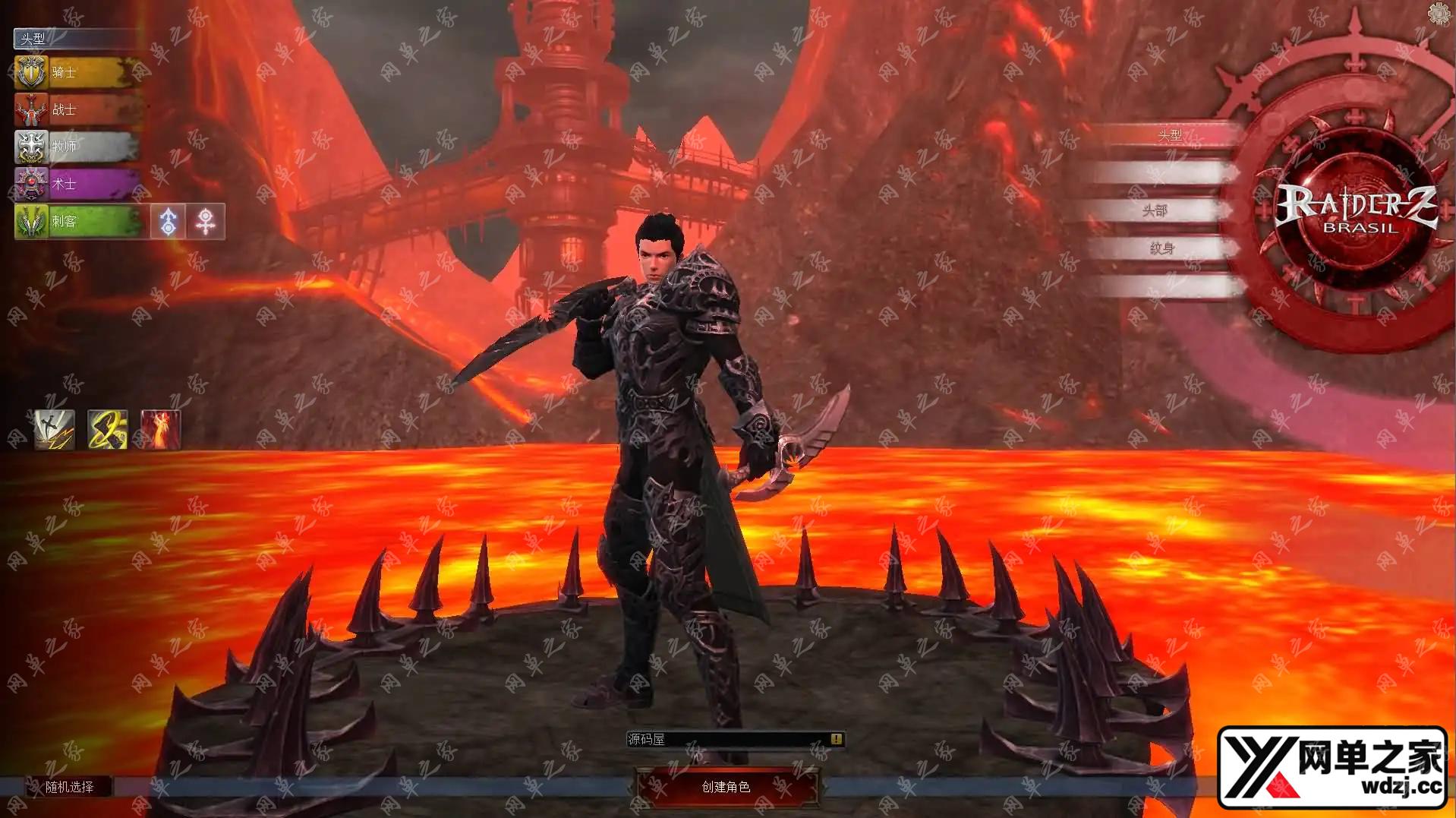
Task: Open the 头型 option on the right panel
Action: click(1169, 135)
